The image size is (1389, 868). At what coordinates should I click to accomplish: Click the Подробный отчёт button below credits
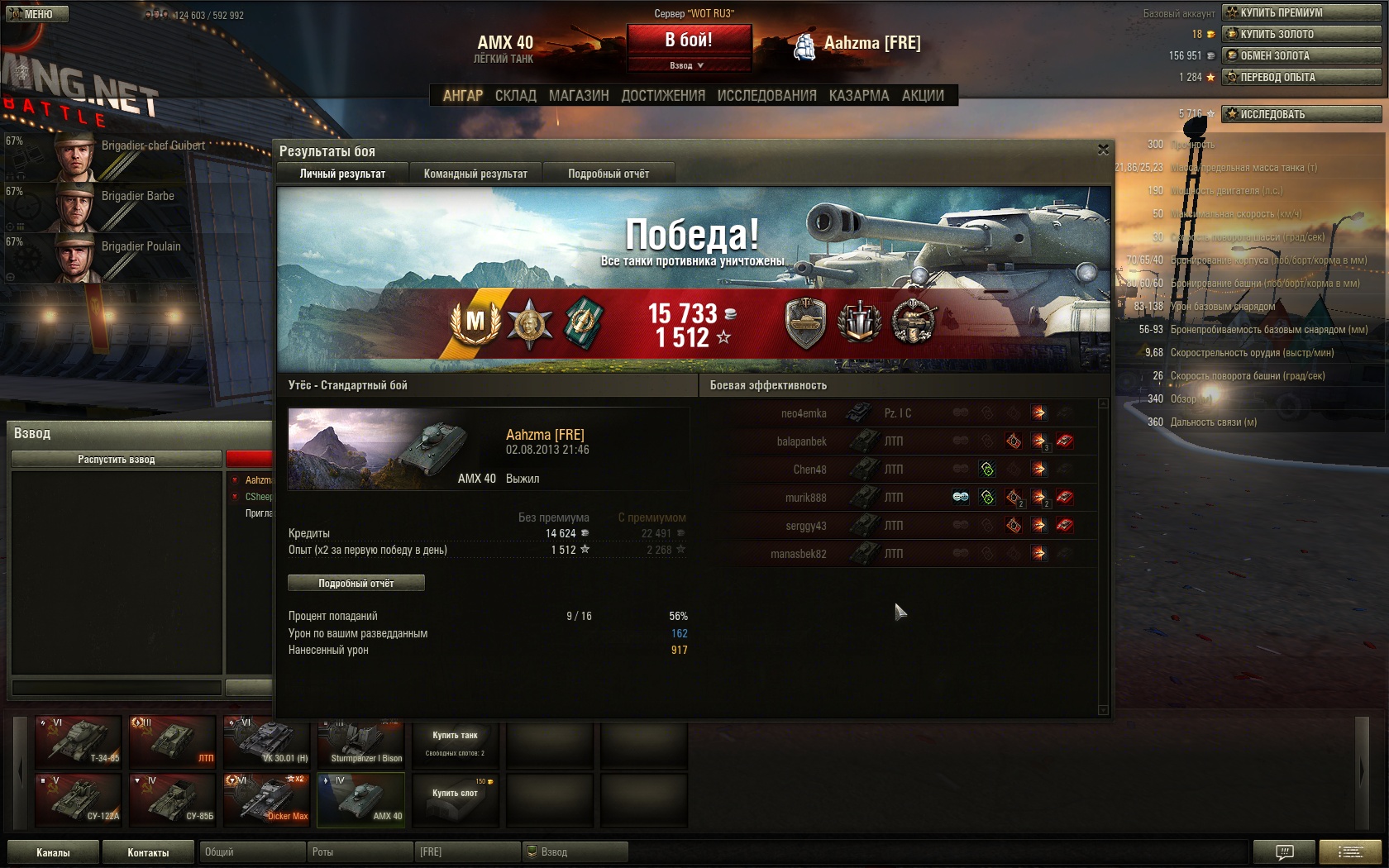[x=356, y=583]
